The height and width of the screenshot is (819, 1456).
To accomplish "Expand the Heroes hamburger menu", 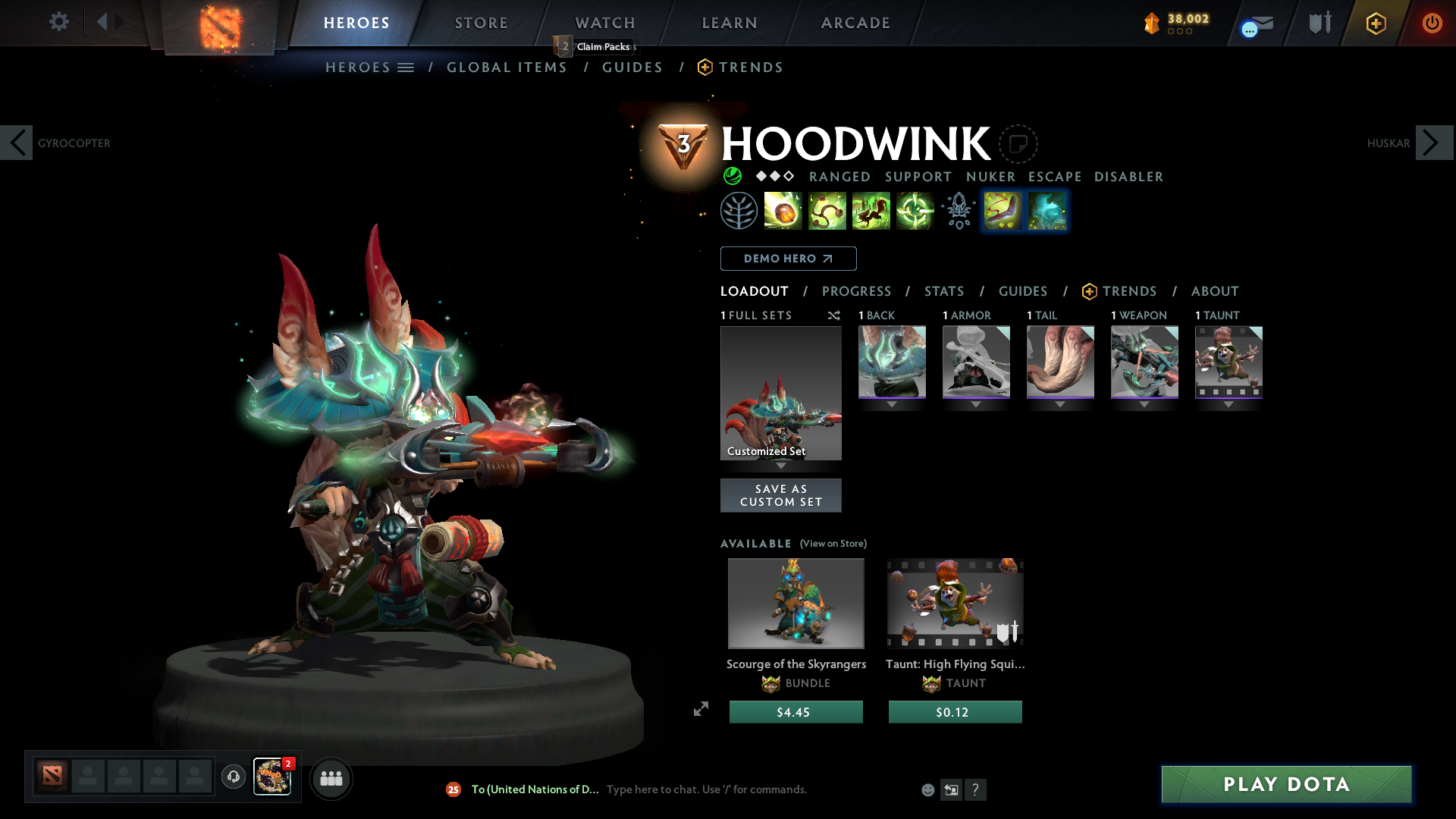I will [407, 67].
